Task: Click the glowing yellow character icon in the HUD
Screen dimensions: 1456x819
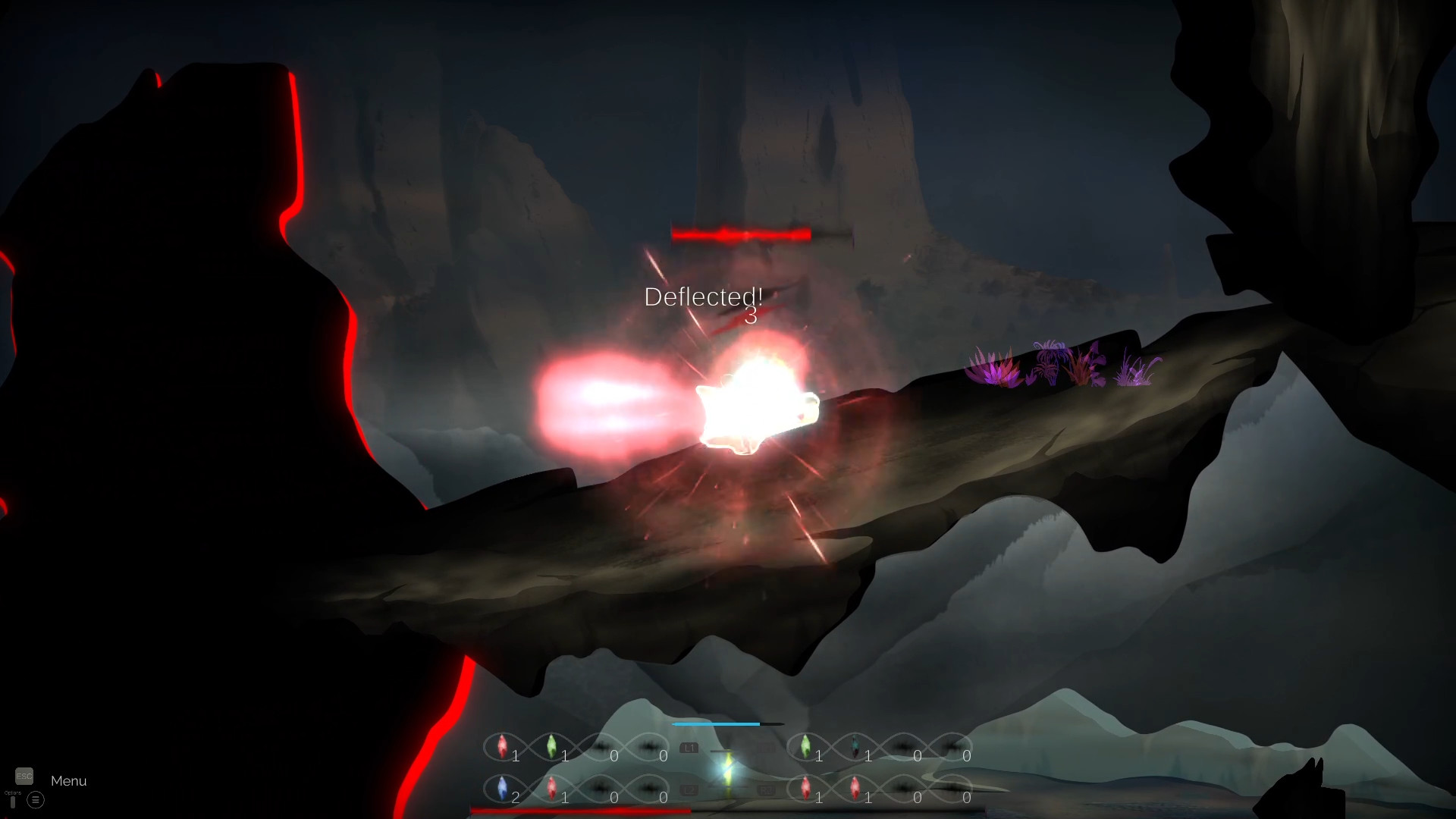Action: (727, 768)
